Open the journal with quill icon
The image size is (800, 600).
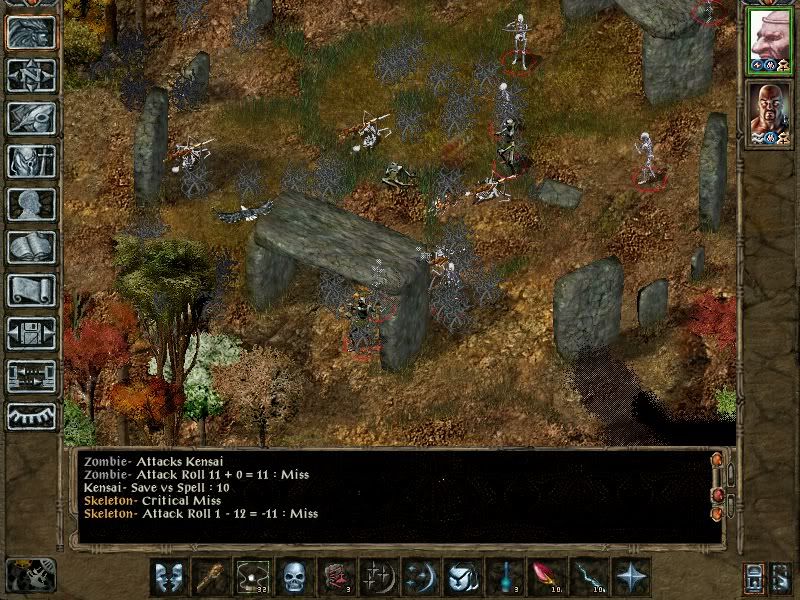[x=31, y=118]
